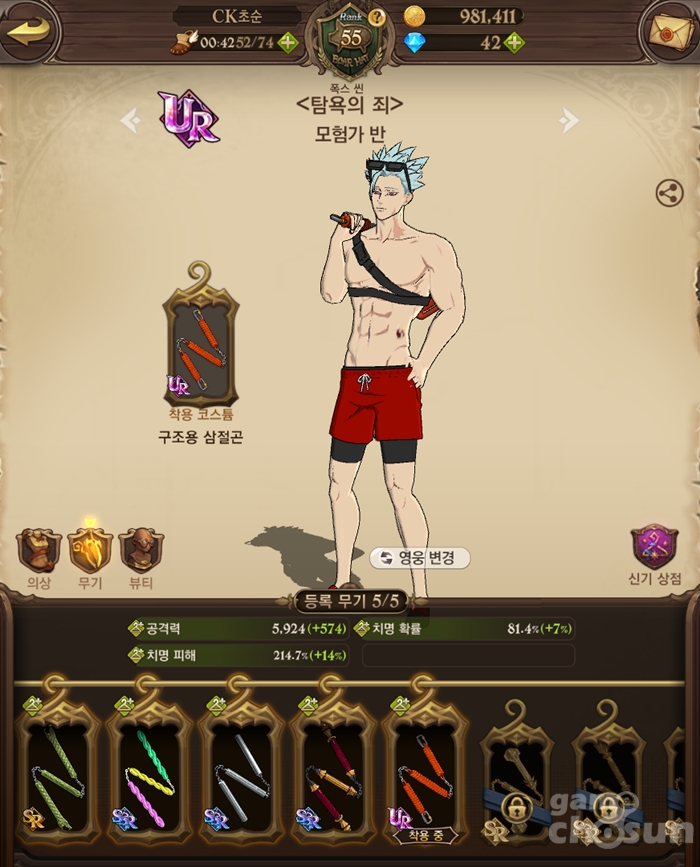Viewport: 700px width, 867px height.
Task: Add stamina with the green plus
Action: (x=287, y=42)
